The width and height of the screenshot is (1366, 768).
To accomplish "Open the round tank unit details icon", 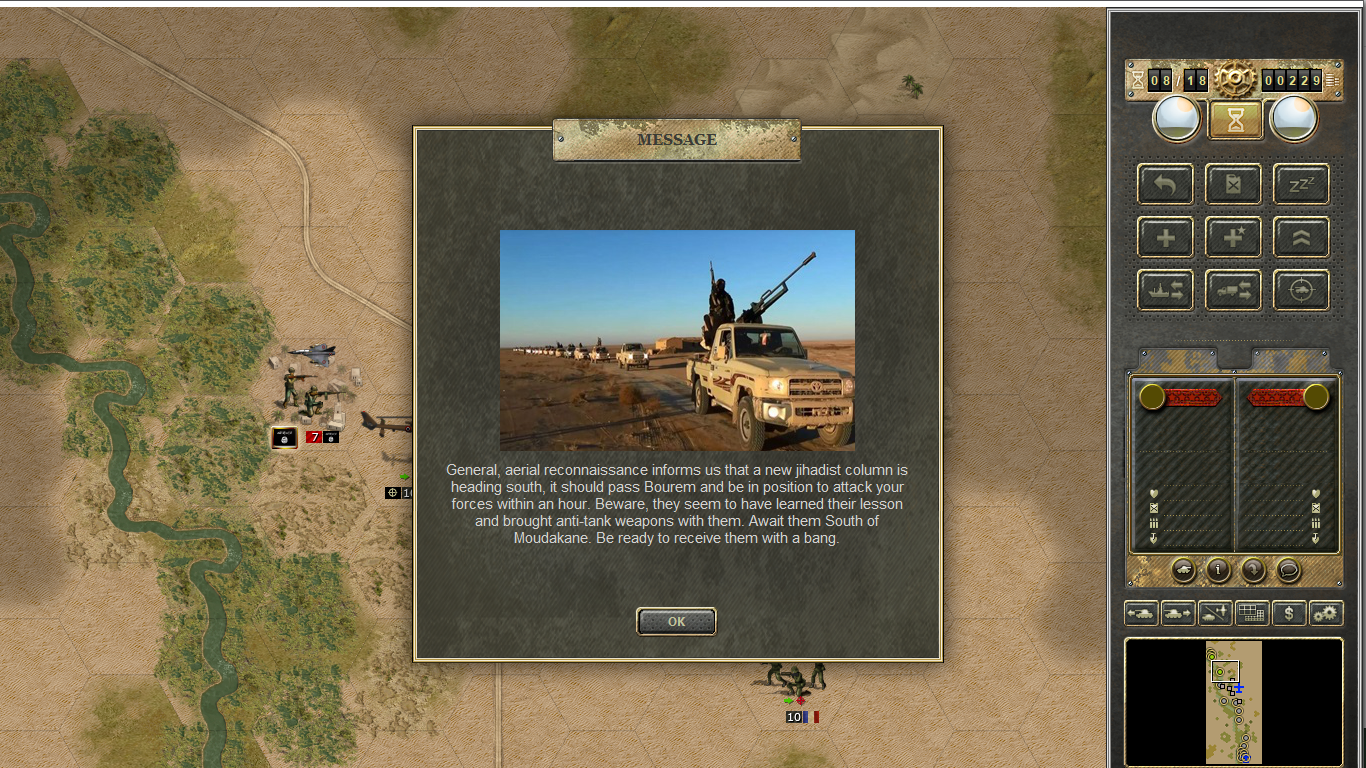I will click(x=1182, y=570).
